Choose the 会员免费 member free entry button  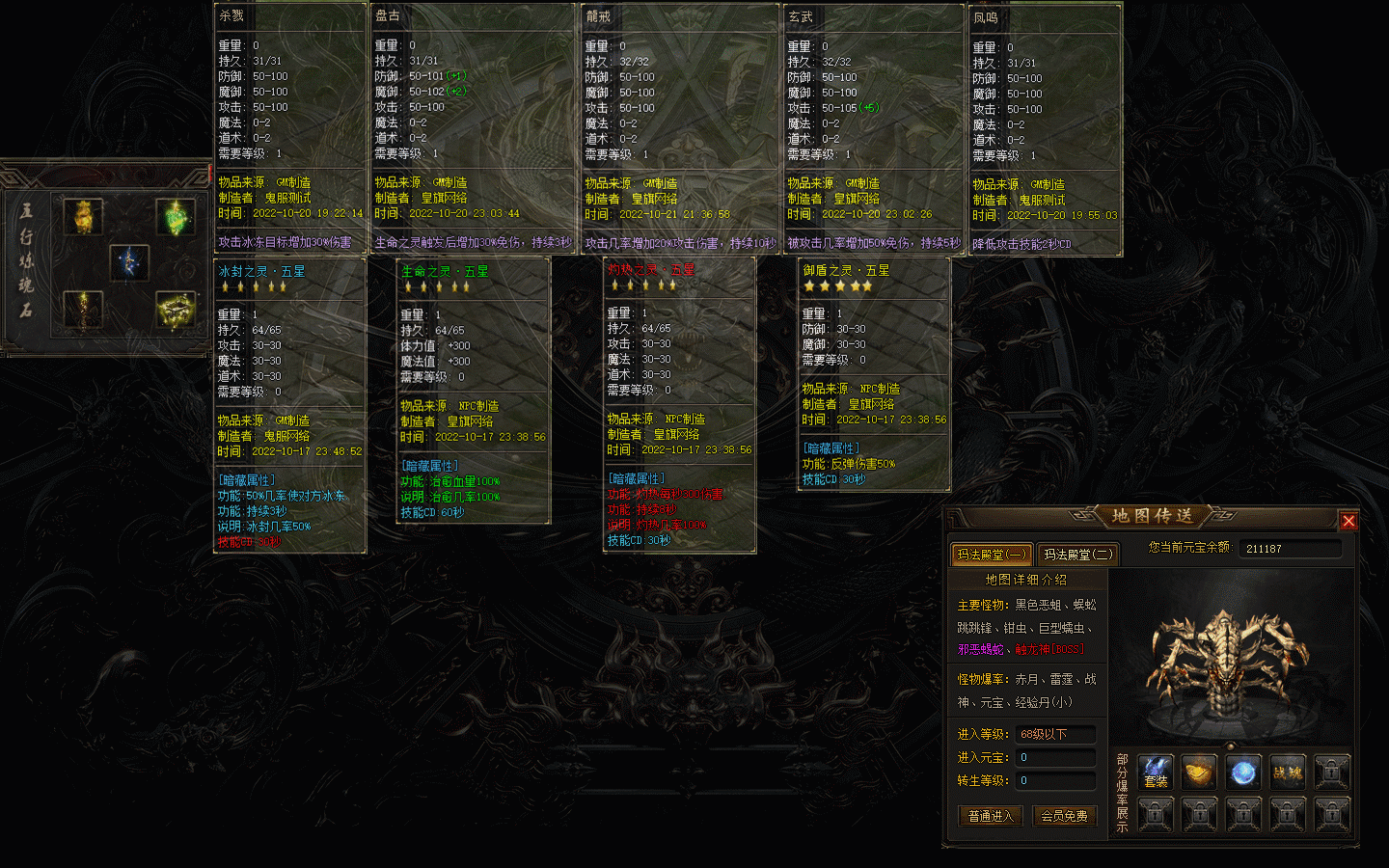(x=1065, y=816)
